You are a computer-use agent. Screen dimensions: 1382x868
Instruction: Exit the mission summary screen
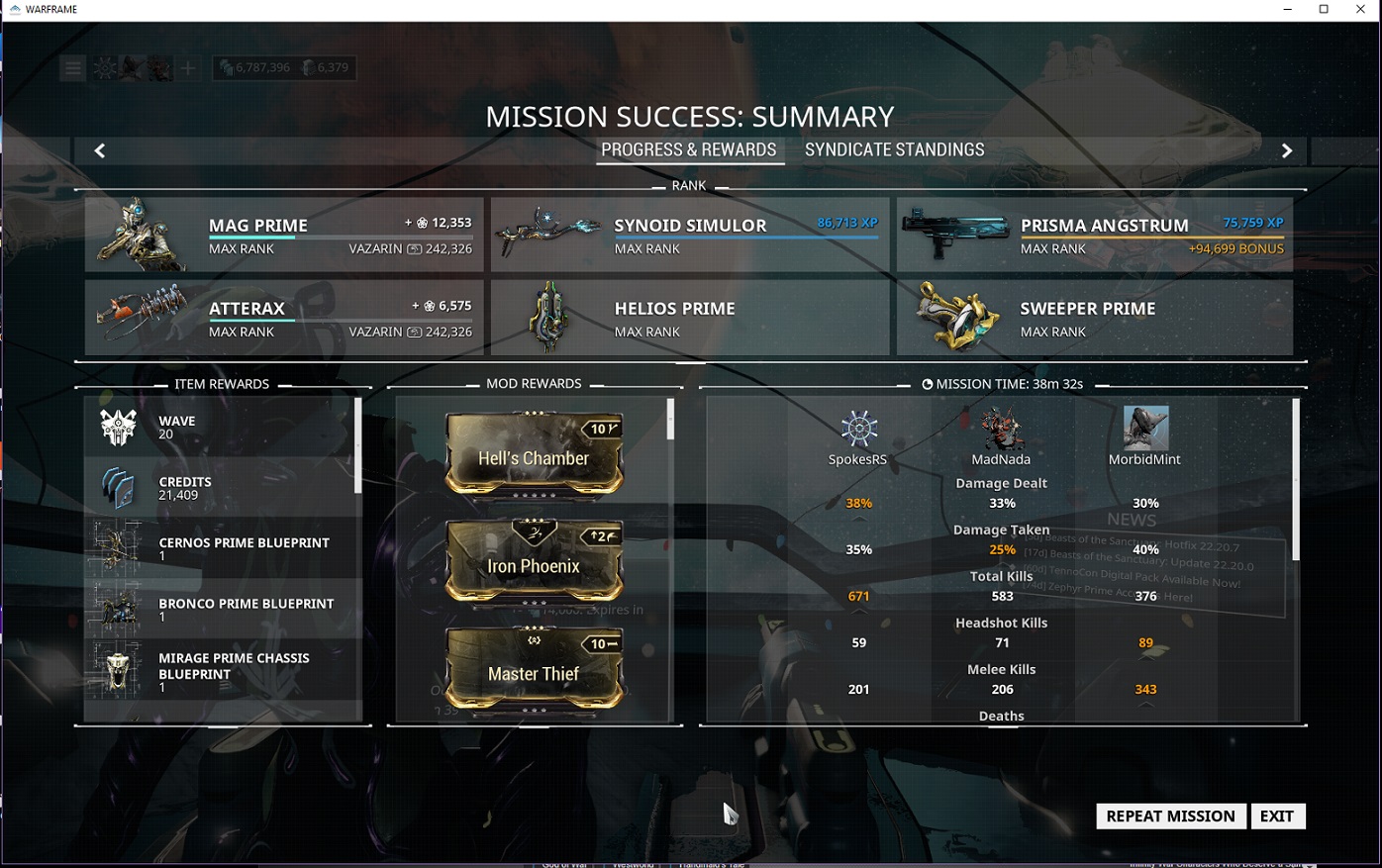click(1277, 816)
